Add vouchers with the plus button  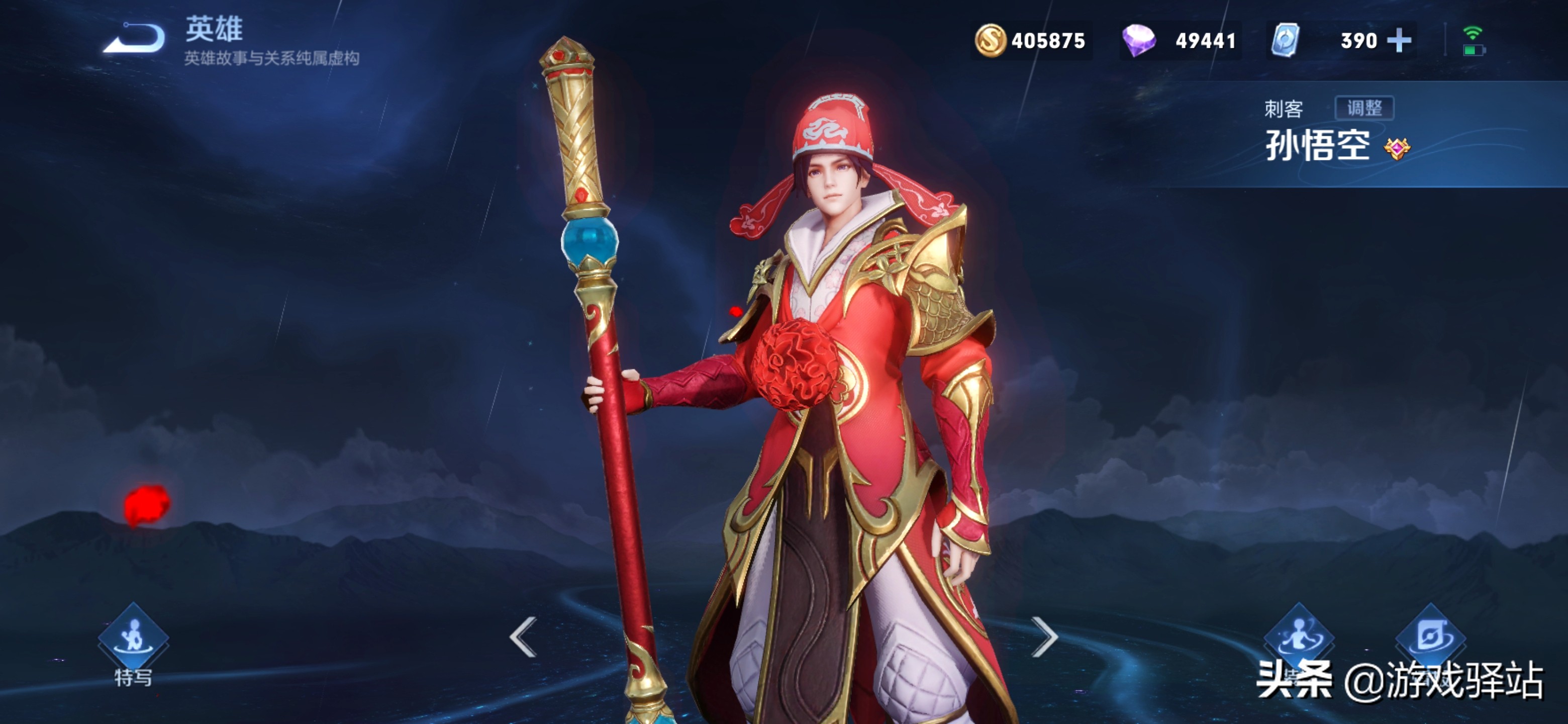[x=1399, y=41]
